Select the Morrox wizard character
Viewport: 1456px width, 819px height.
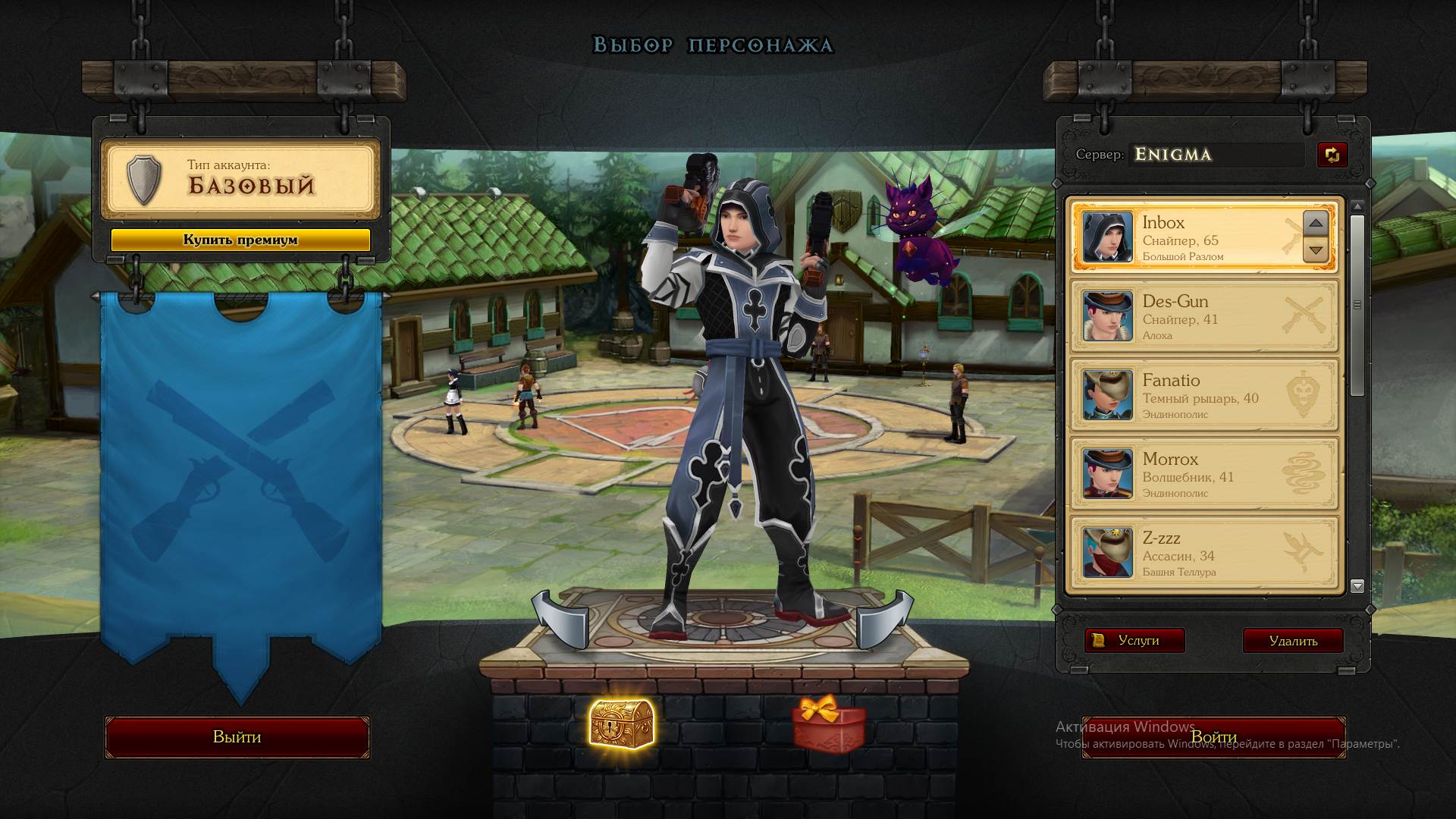click(1203, 475)
